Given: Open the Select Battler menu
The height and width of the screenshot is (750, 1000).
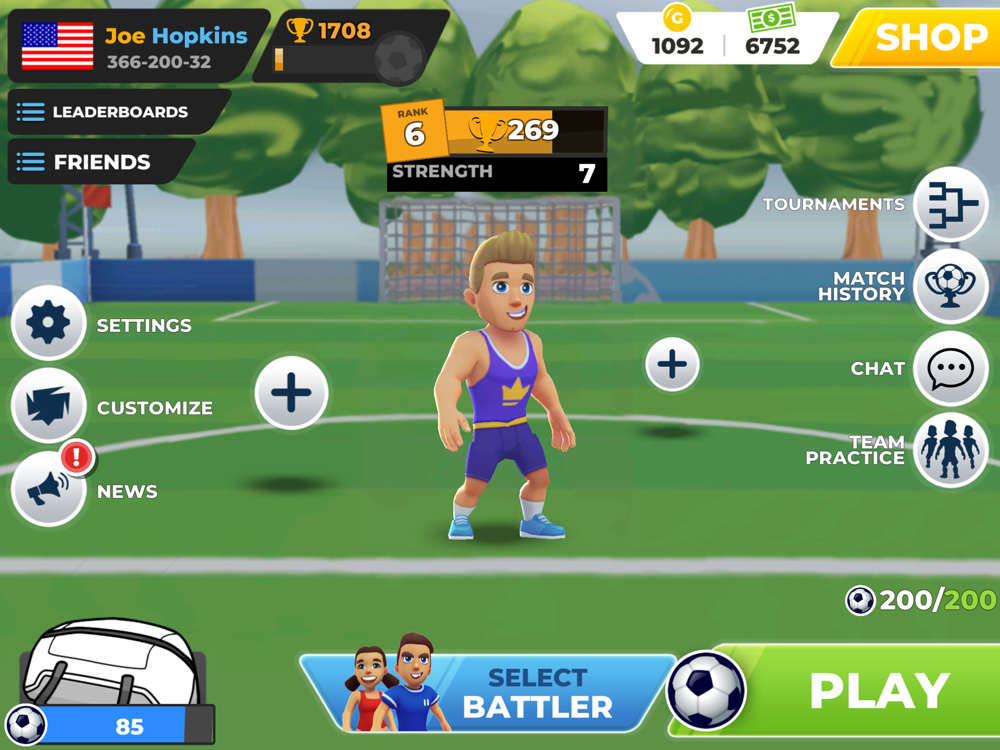Looking at the screenshot, I should 500,692.
